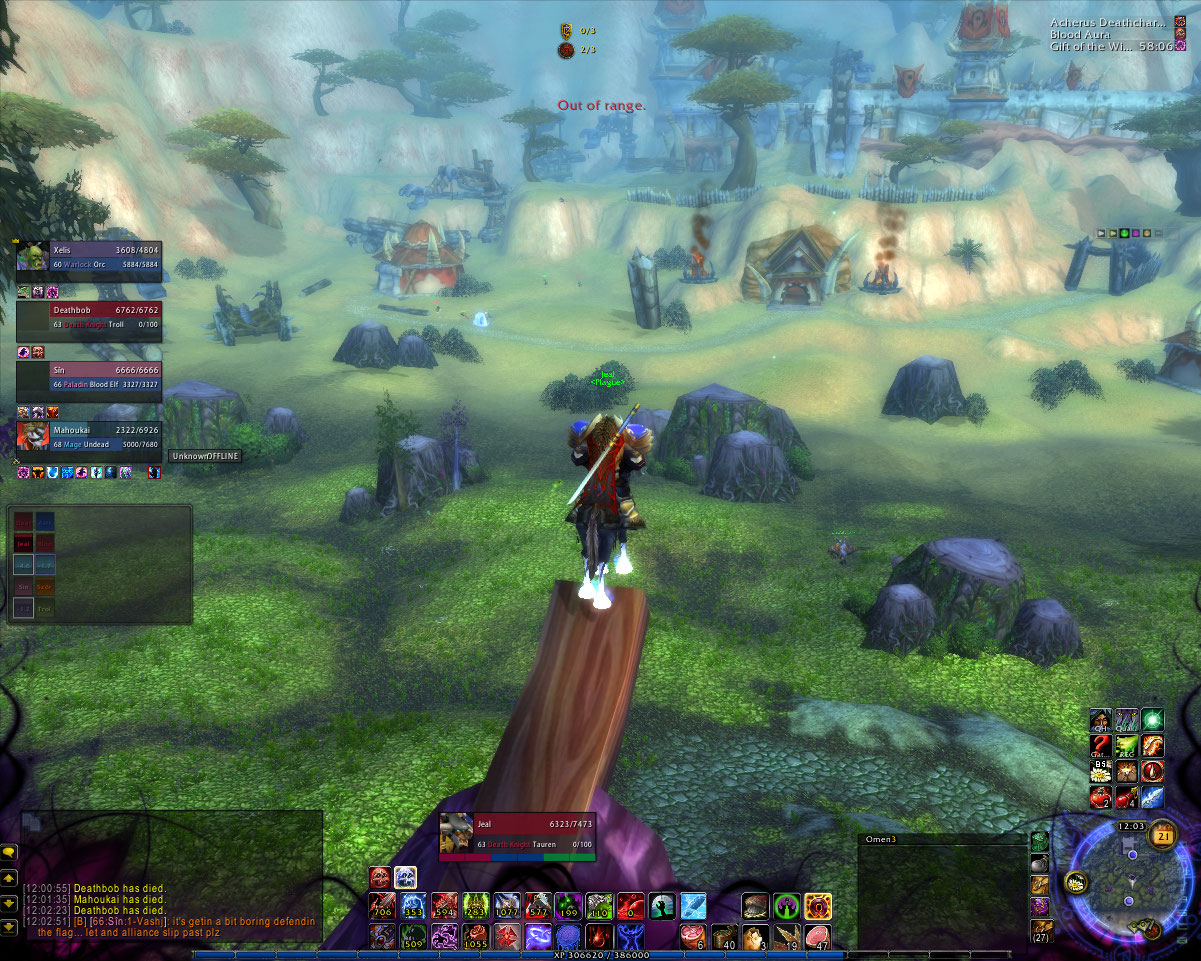Click the REC macro button
This screenshot has height=961, width=1201.
click(1127, 745)
